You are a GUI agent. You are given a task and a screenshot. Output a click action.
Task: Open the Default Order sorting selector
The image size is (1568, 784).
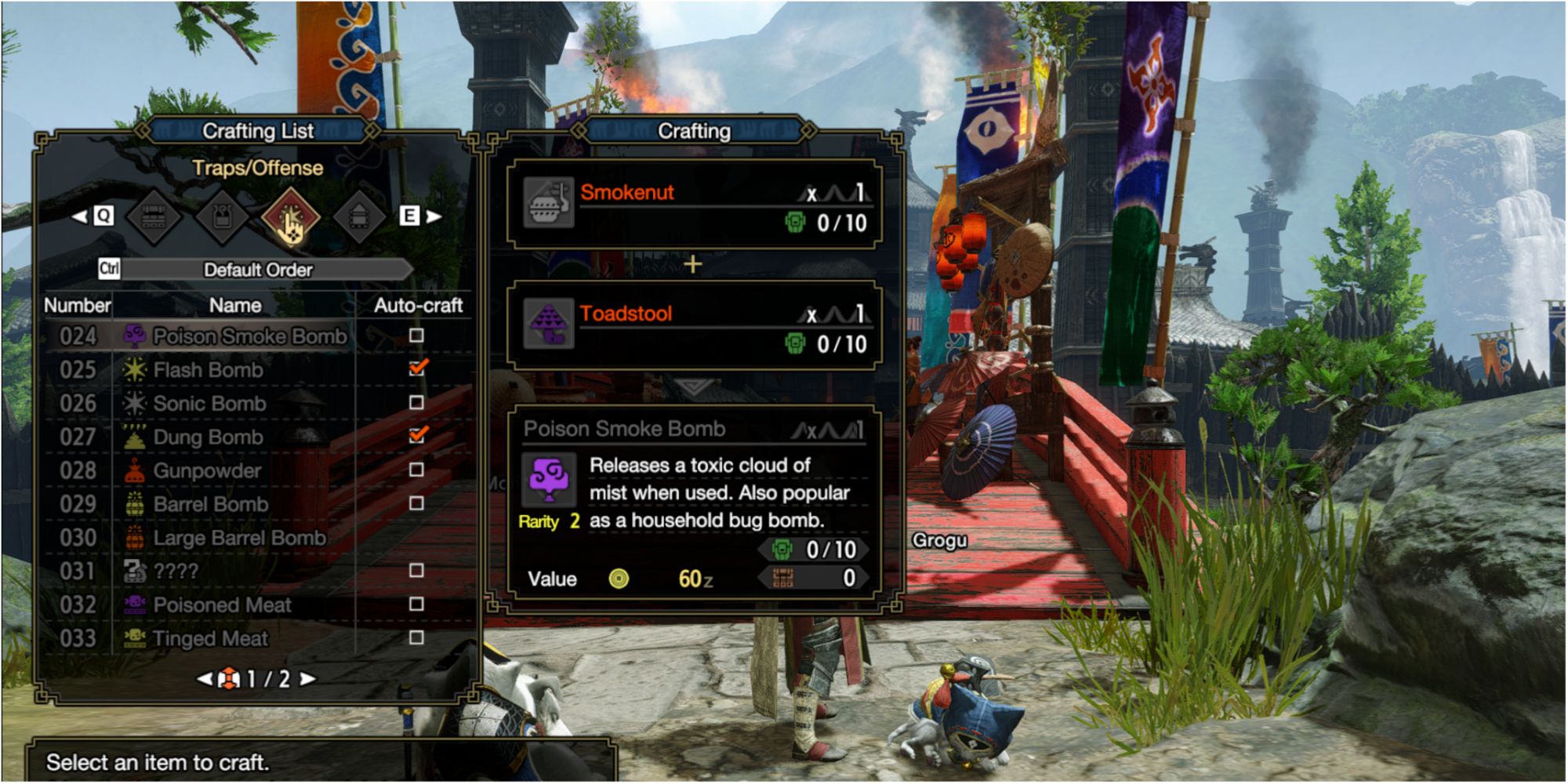coord(259,270)
